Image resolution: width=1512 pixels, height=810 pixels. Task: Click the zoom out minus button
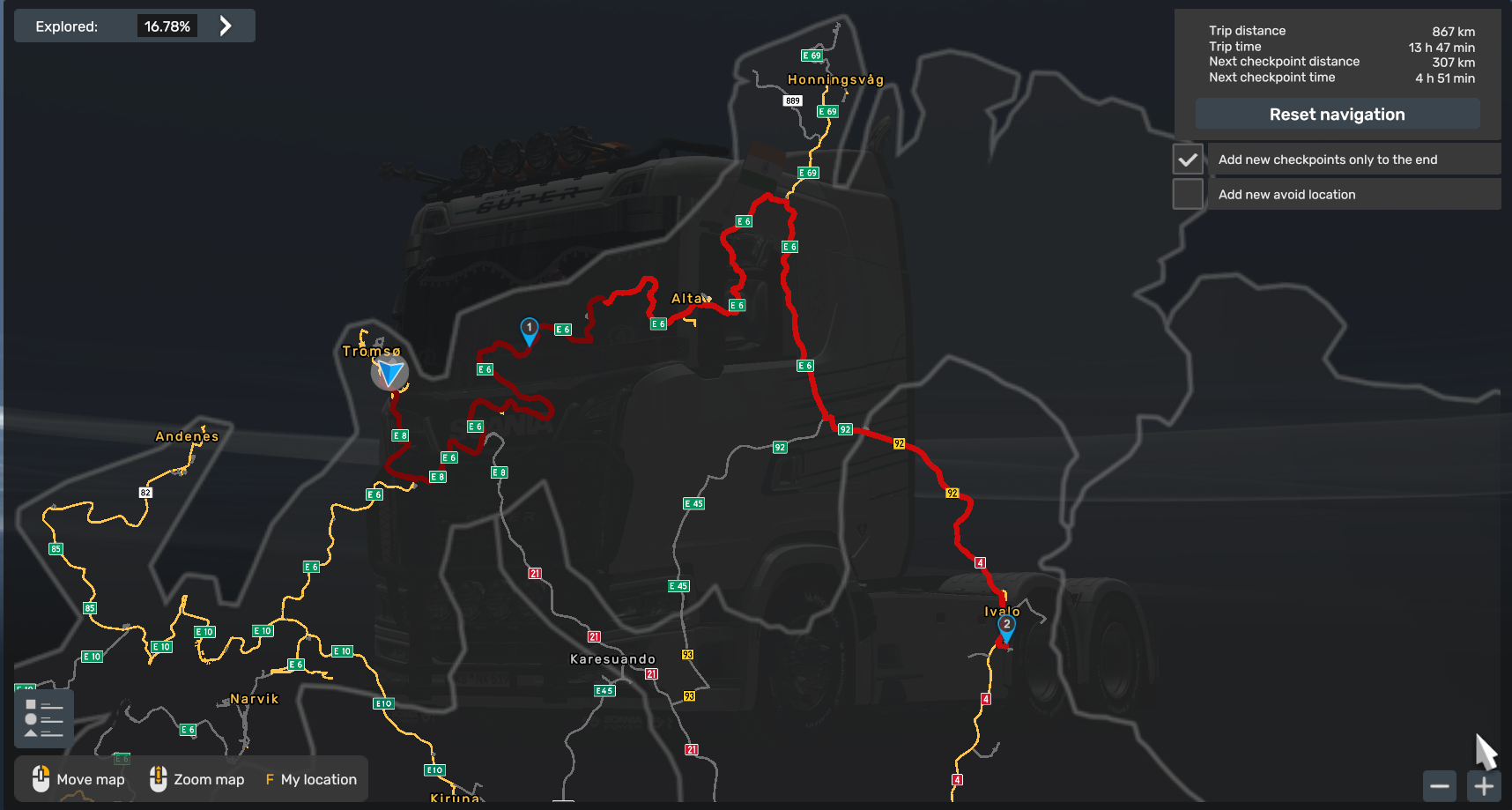[x=1439, y=785]
